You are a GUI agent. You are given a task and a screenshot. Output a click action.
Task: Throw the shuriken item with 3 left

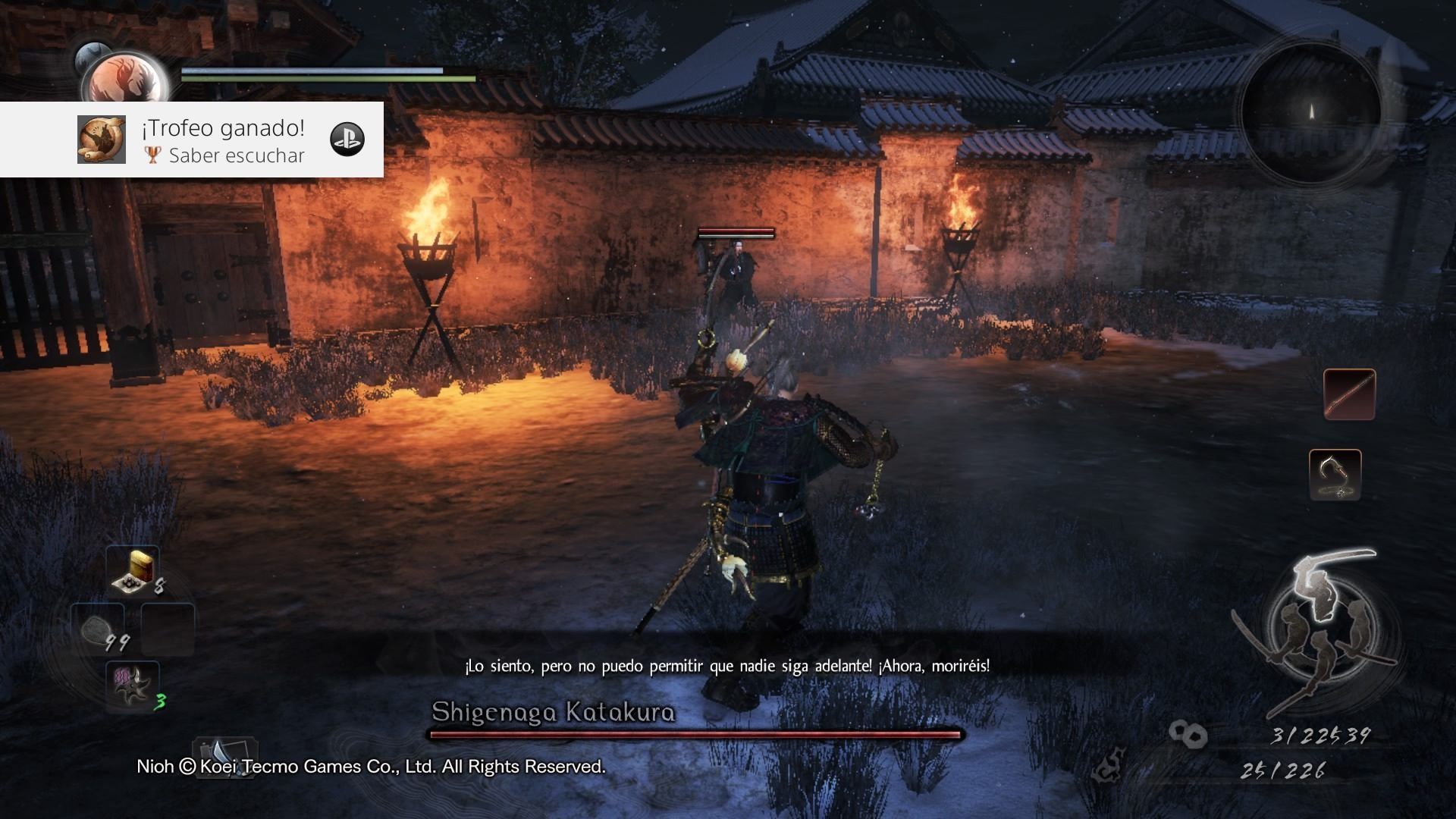coord(133,685)
